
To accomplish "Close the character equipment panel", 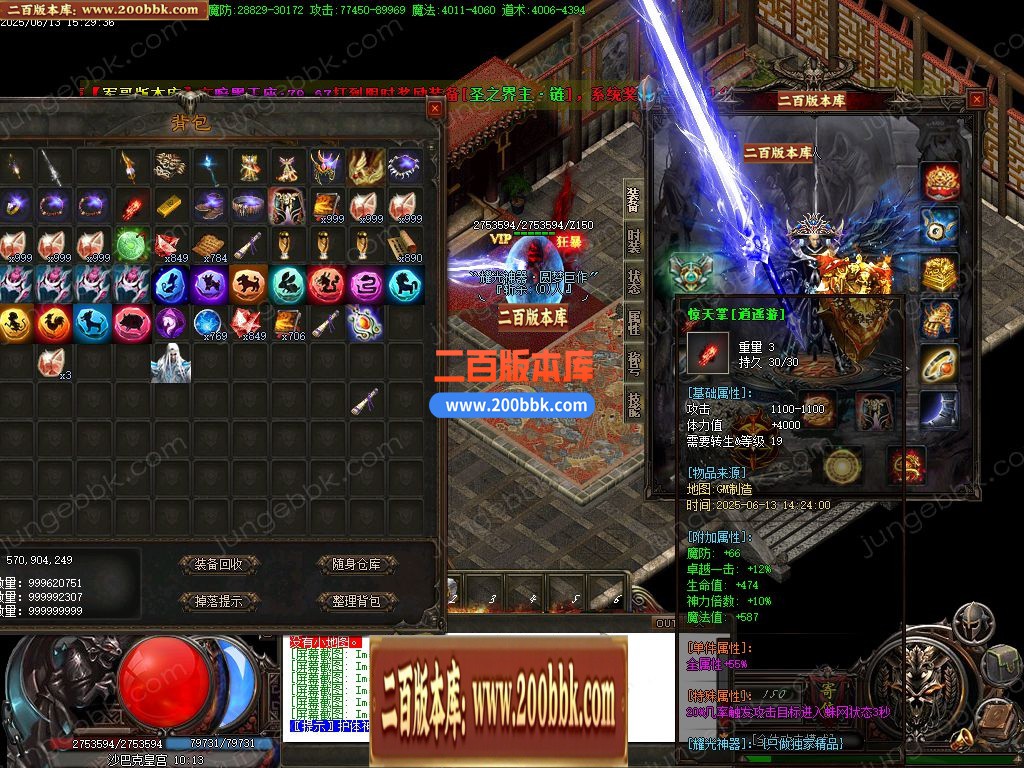I will pos(977,99).
